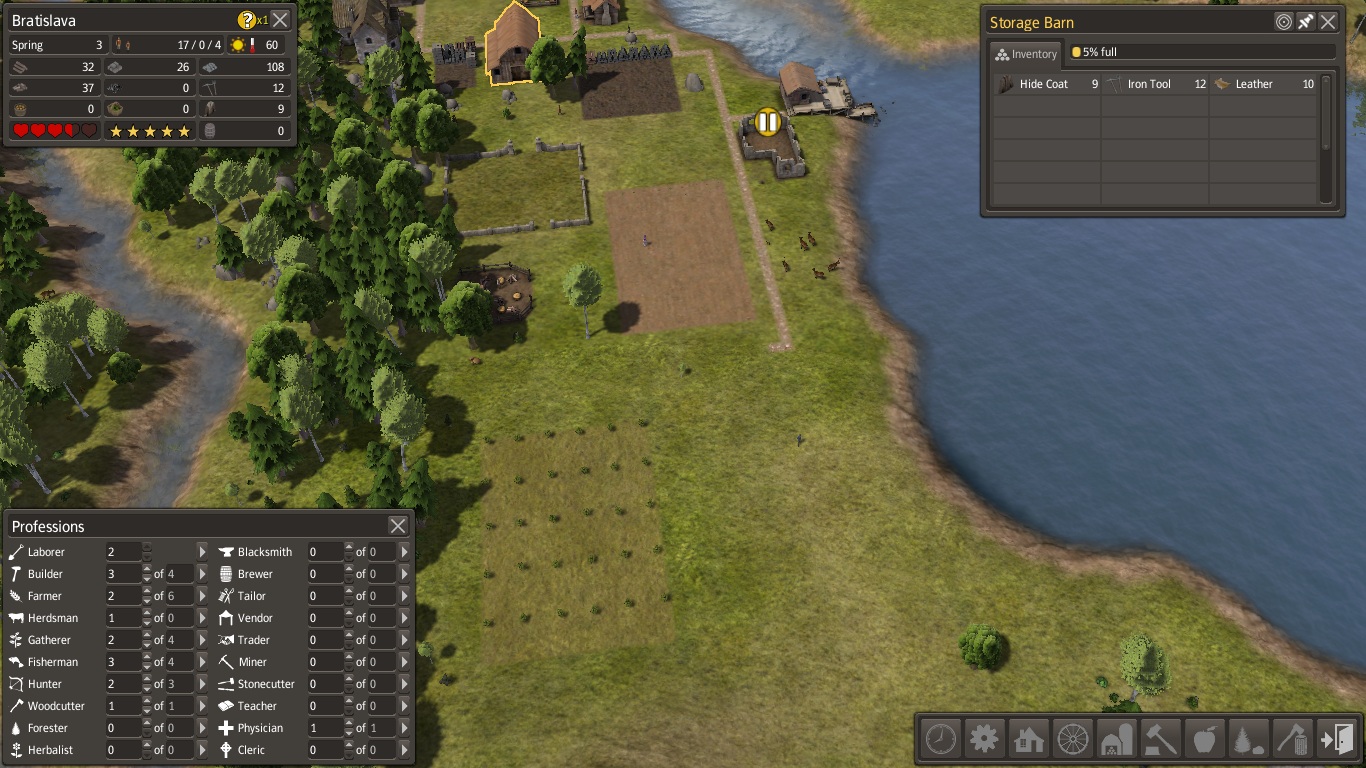
Task: Open the apple food production menu
Action: tap(1205, 739)
